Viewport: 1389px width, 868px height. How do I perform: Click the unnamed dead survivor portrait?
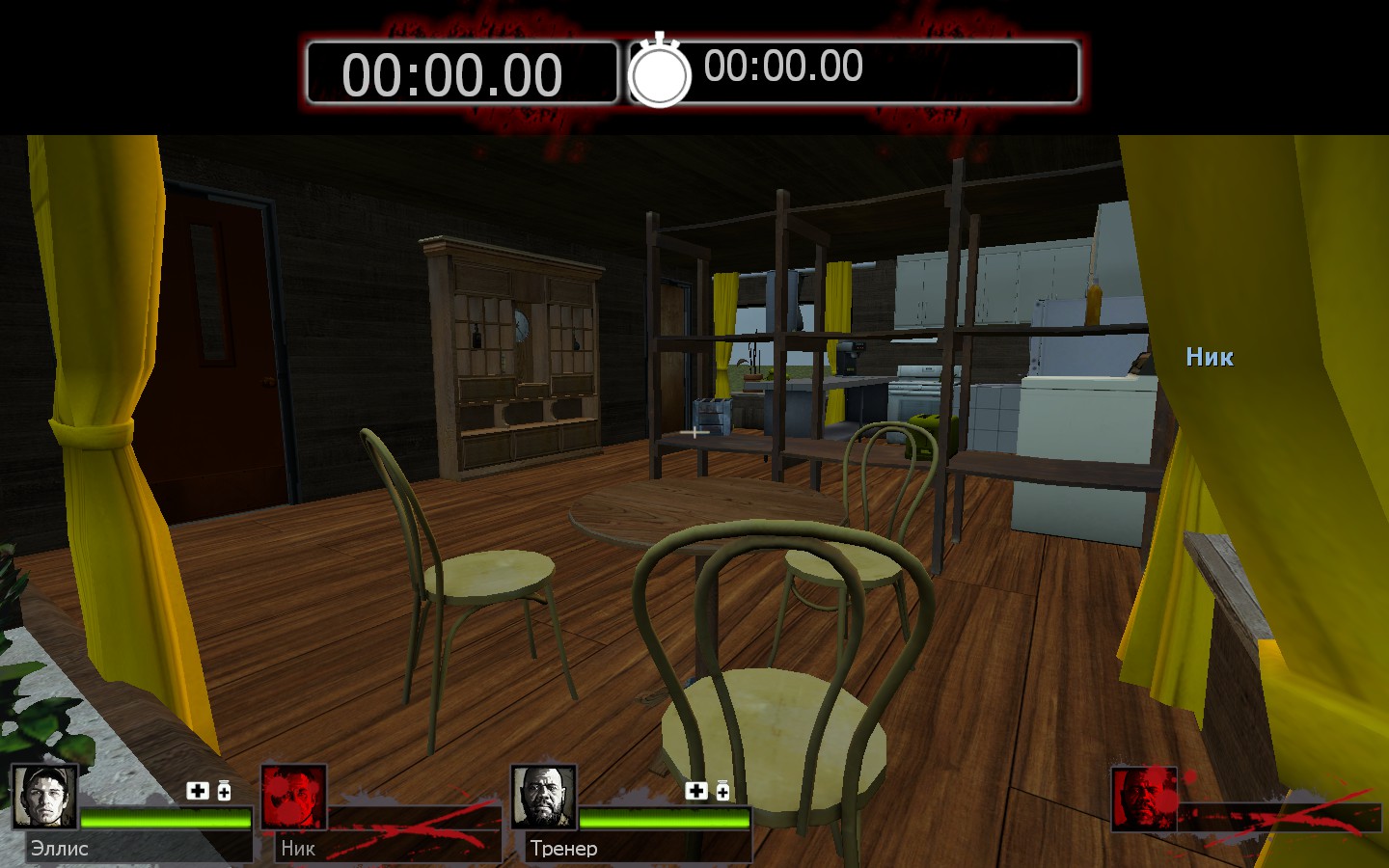click(1145, 799)
